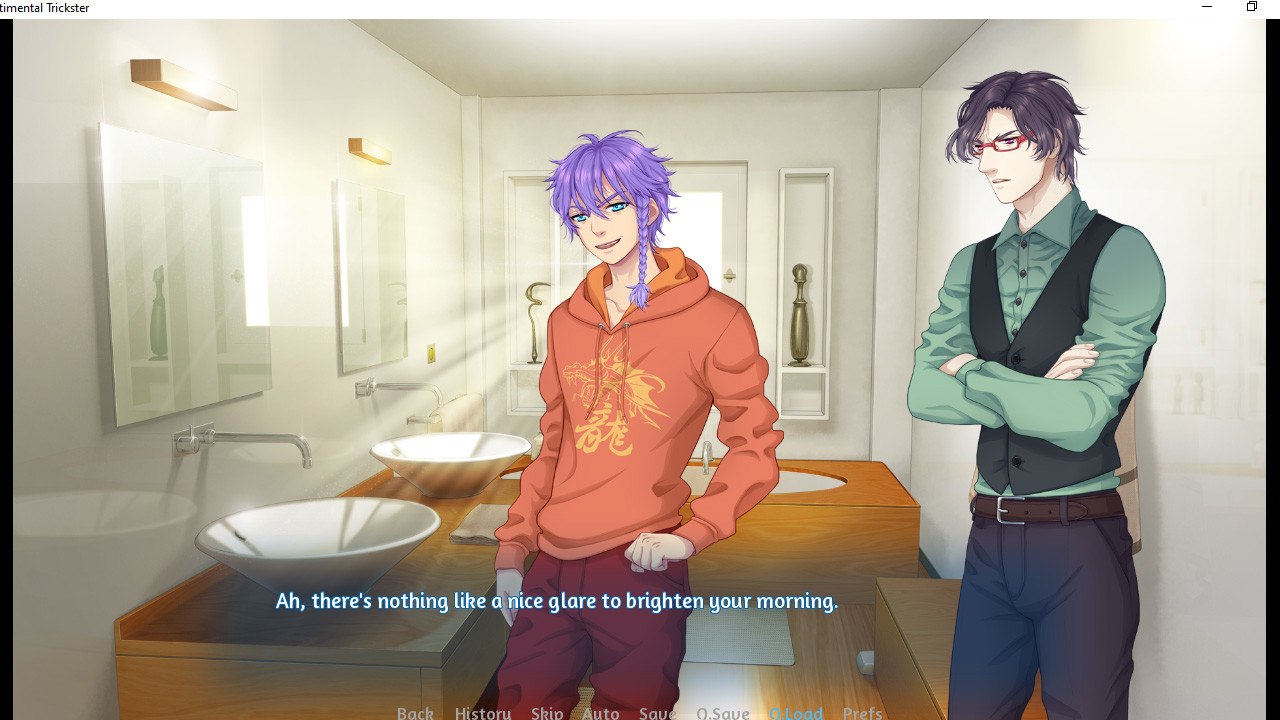Open the Save screen
Image resolution: width=1280 pixels, height=720 pixels.
(x=656, y=712)
